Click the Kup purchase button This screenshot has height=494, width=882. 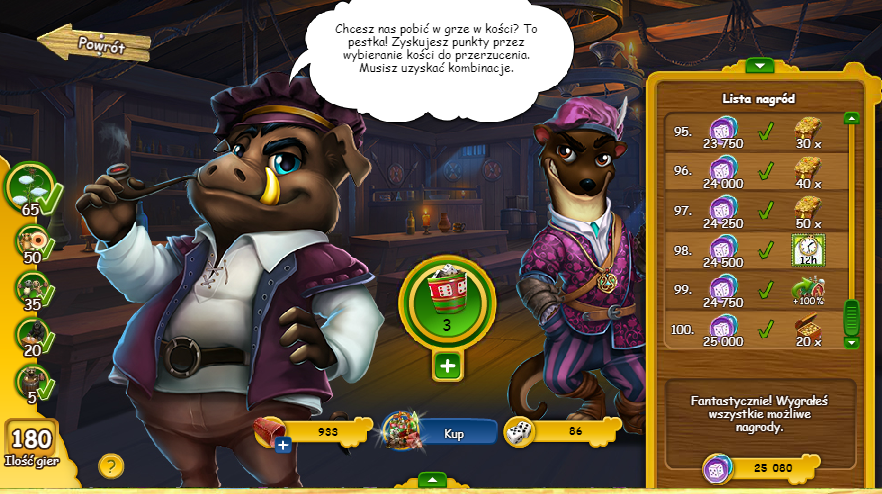(455, 434)
